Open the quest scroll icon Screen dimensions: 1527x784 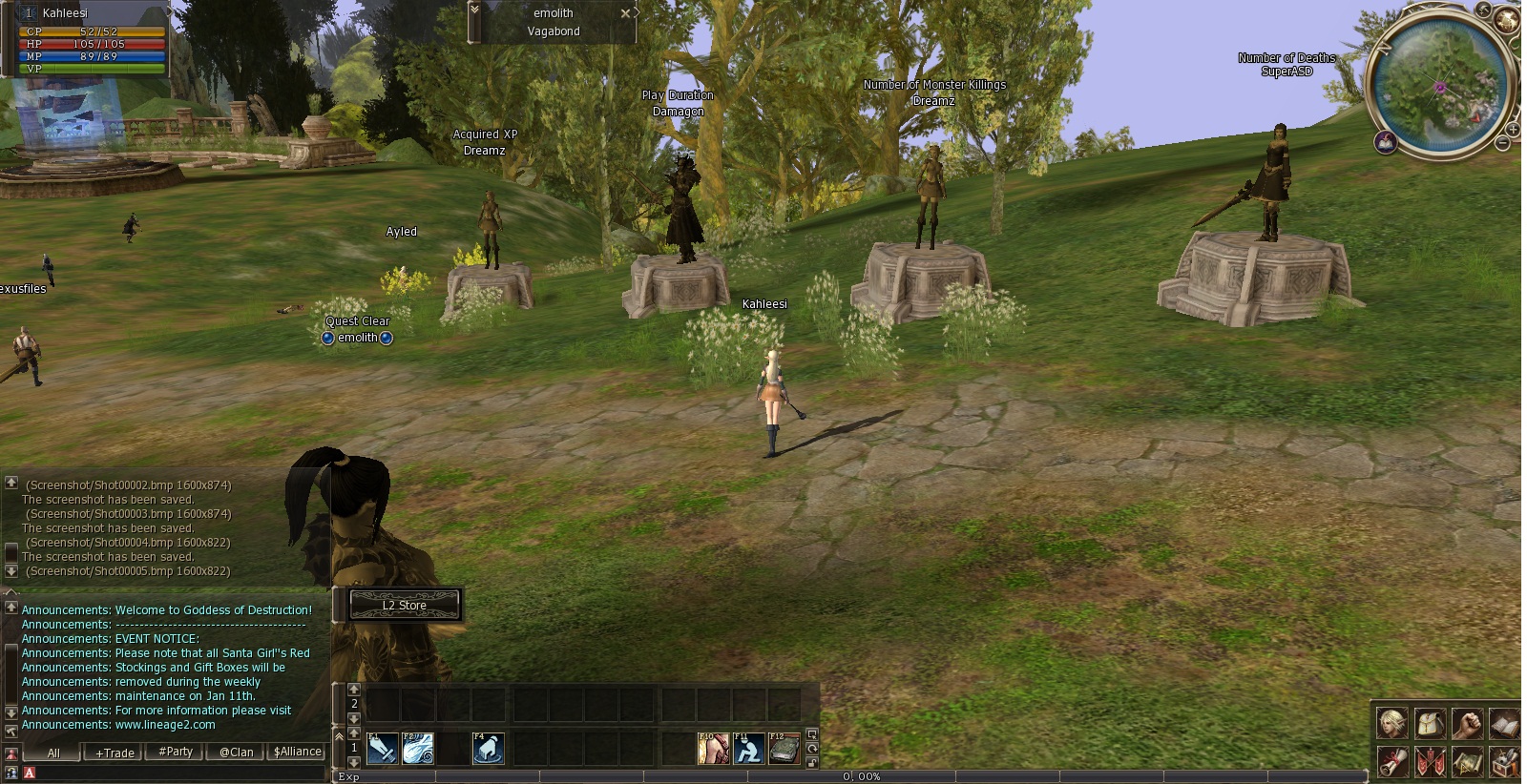pos(1392,762)
